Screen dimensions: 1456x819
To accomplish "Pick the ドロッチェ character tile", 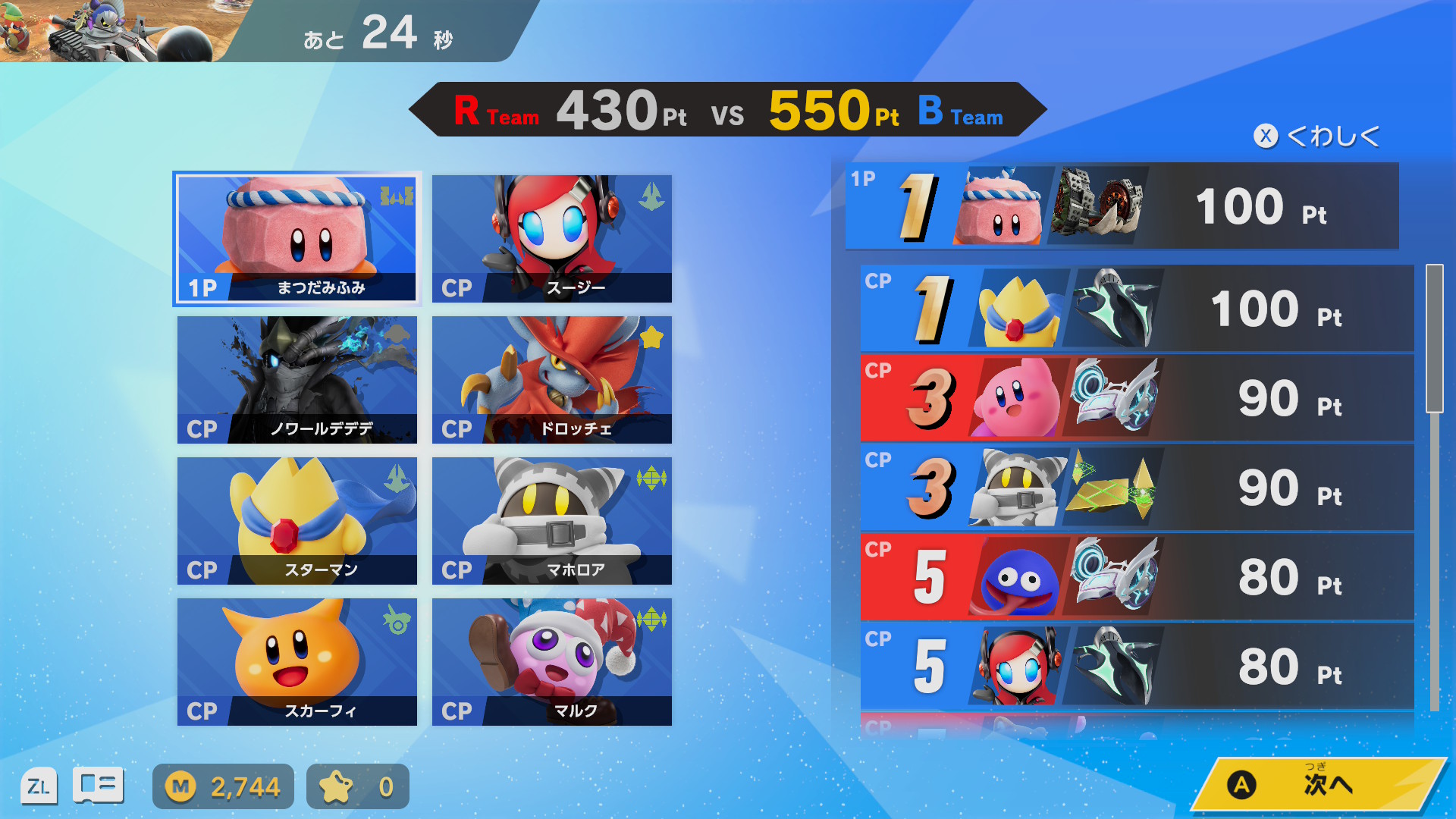I will 551,380.
